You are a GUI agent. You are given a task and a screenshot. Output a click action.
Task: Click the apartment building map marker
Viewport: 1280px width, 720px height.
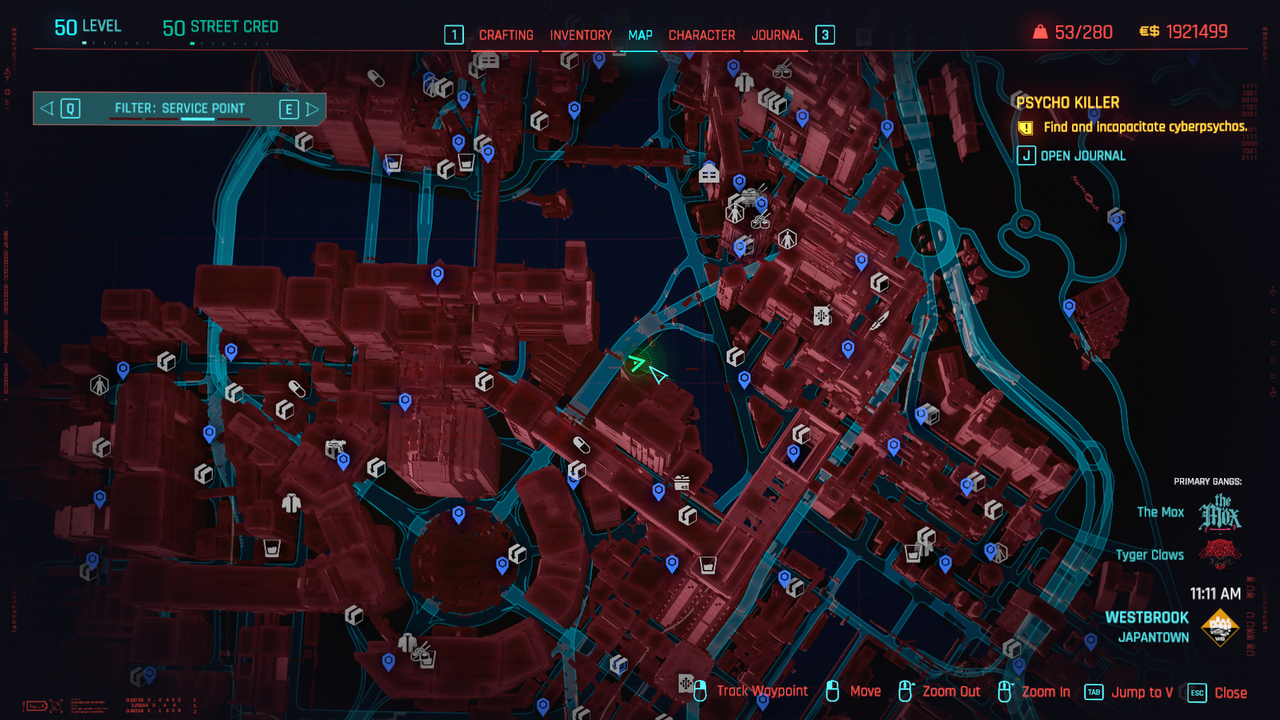[709, 174]
